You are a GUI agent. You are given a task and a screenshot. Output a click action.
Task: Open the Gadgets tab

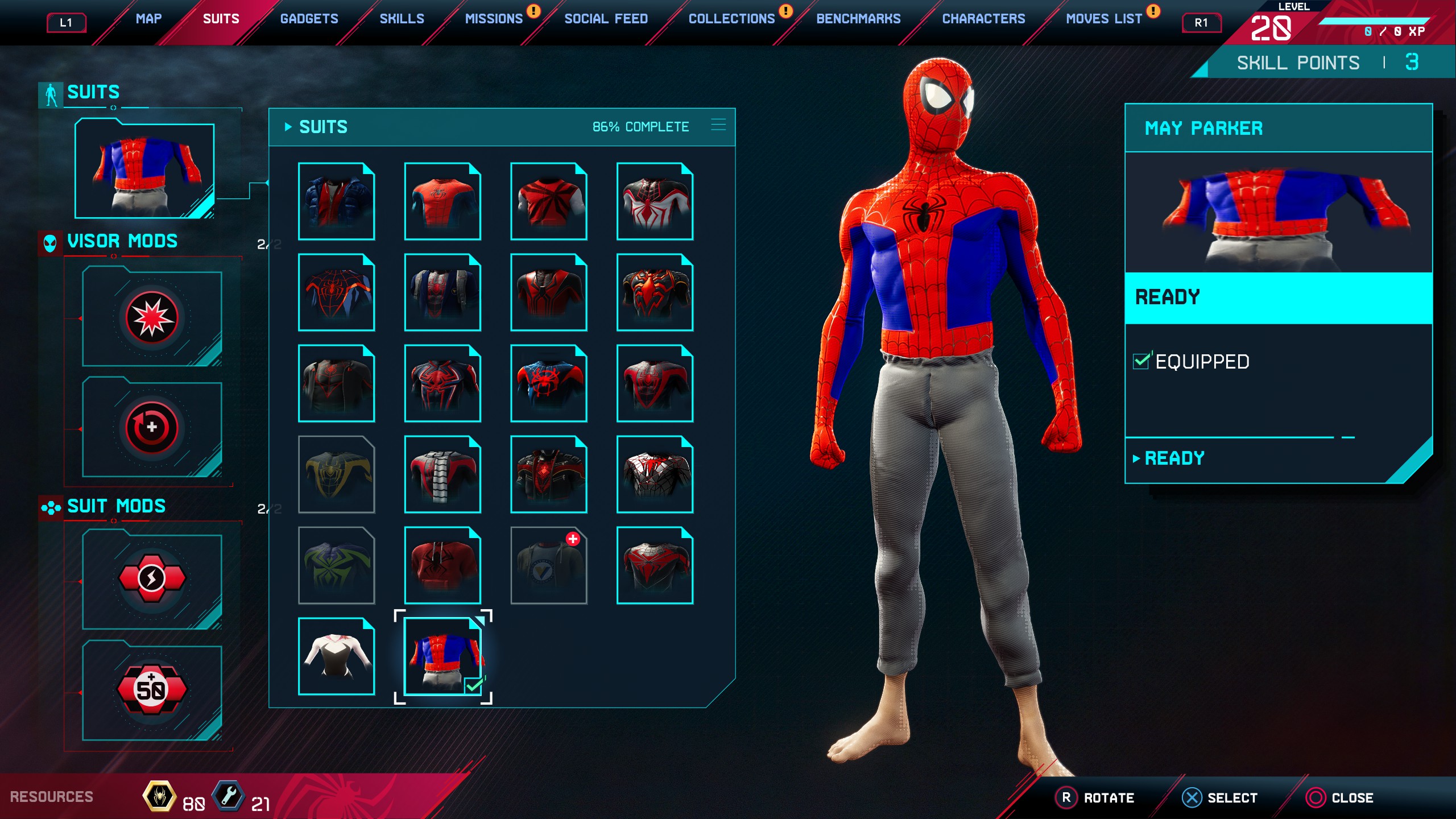[x=309, y=19]
